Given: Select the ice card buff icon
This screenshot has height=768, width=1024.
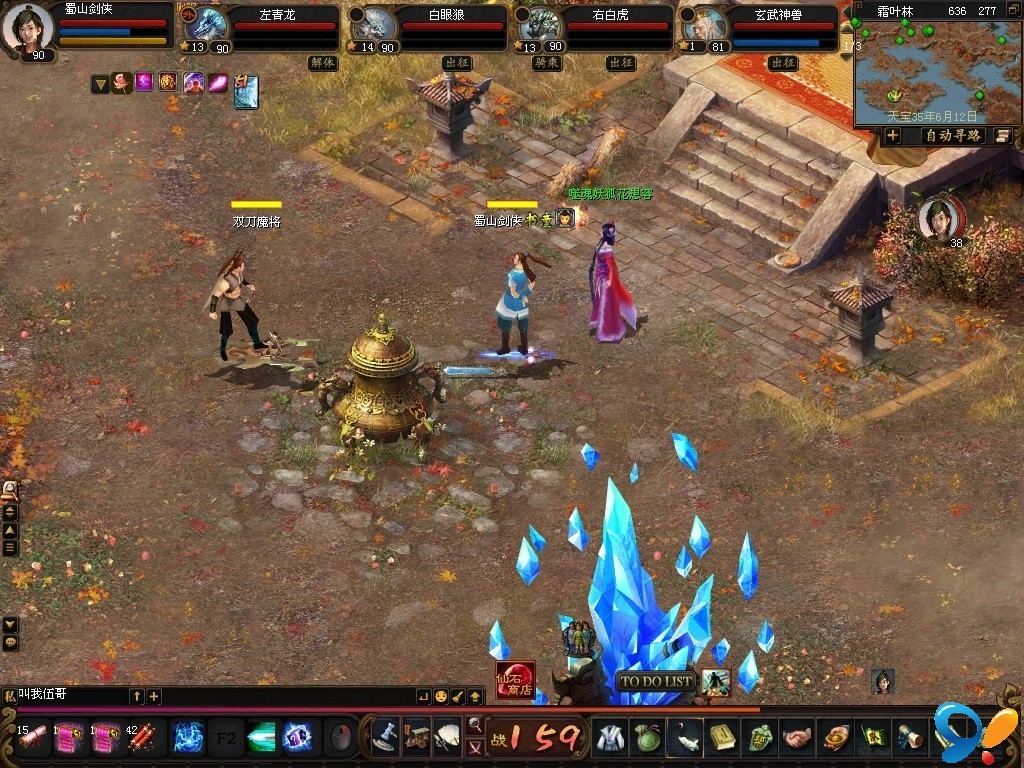Looking at the screenshot, I should coord(246,91).
